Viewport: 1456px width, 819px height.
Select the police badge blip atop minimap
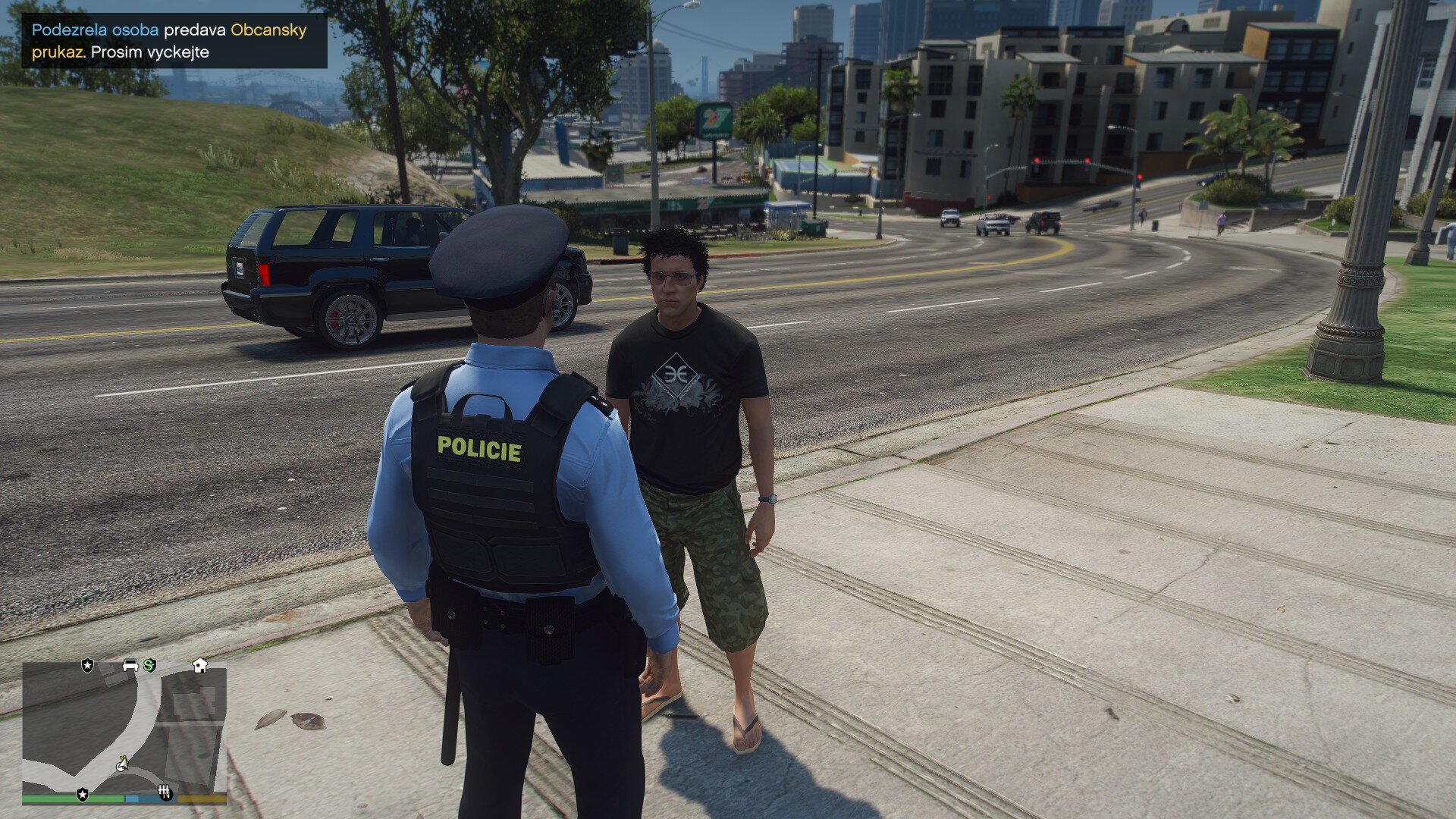(x=88, y=665)
